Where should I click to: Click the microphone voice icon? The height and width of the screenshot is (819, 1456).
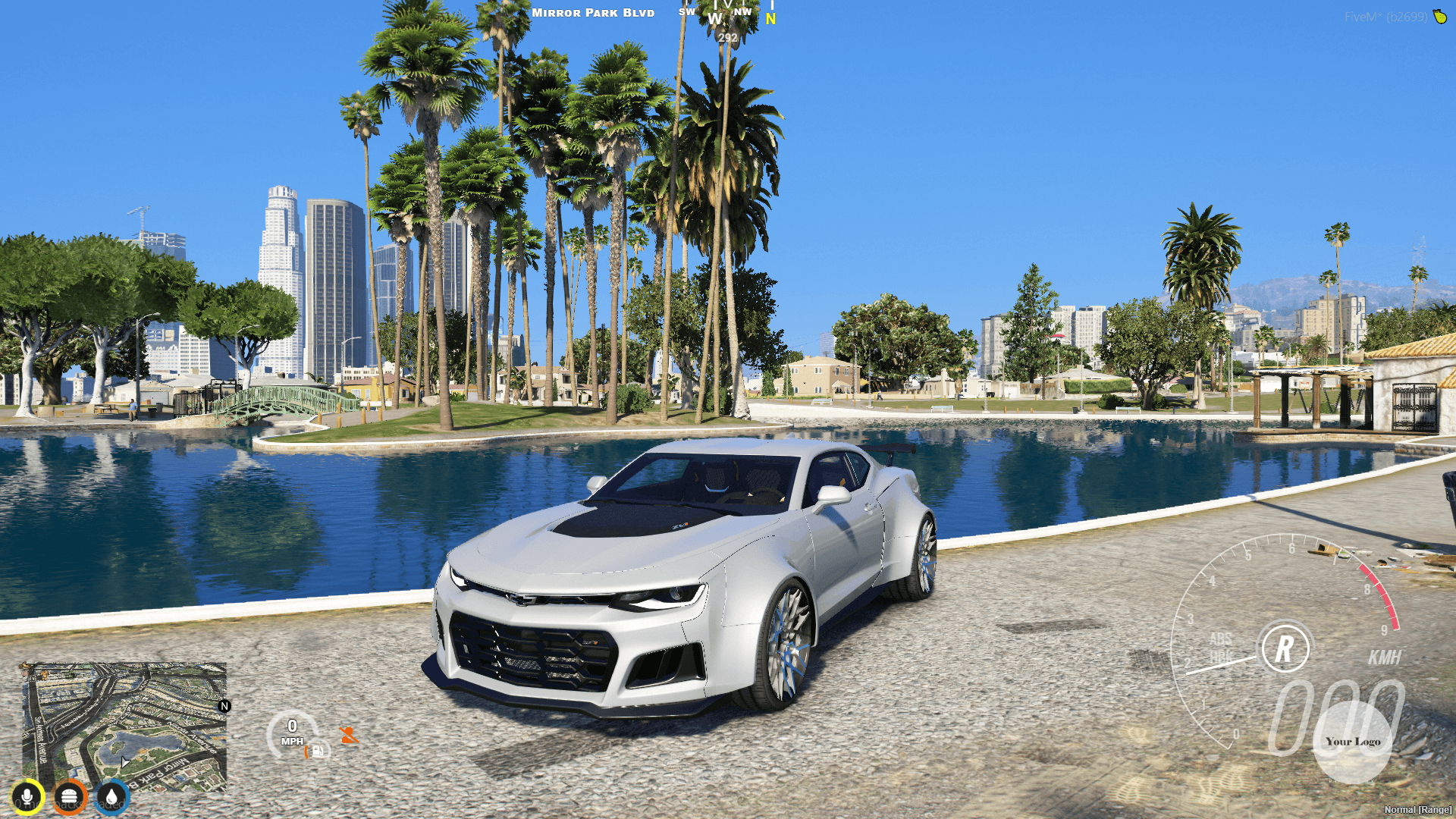tap(27, 798)
